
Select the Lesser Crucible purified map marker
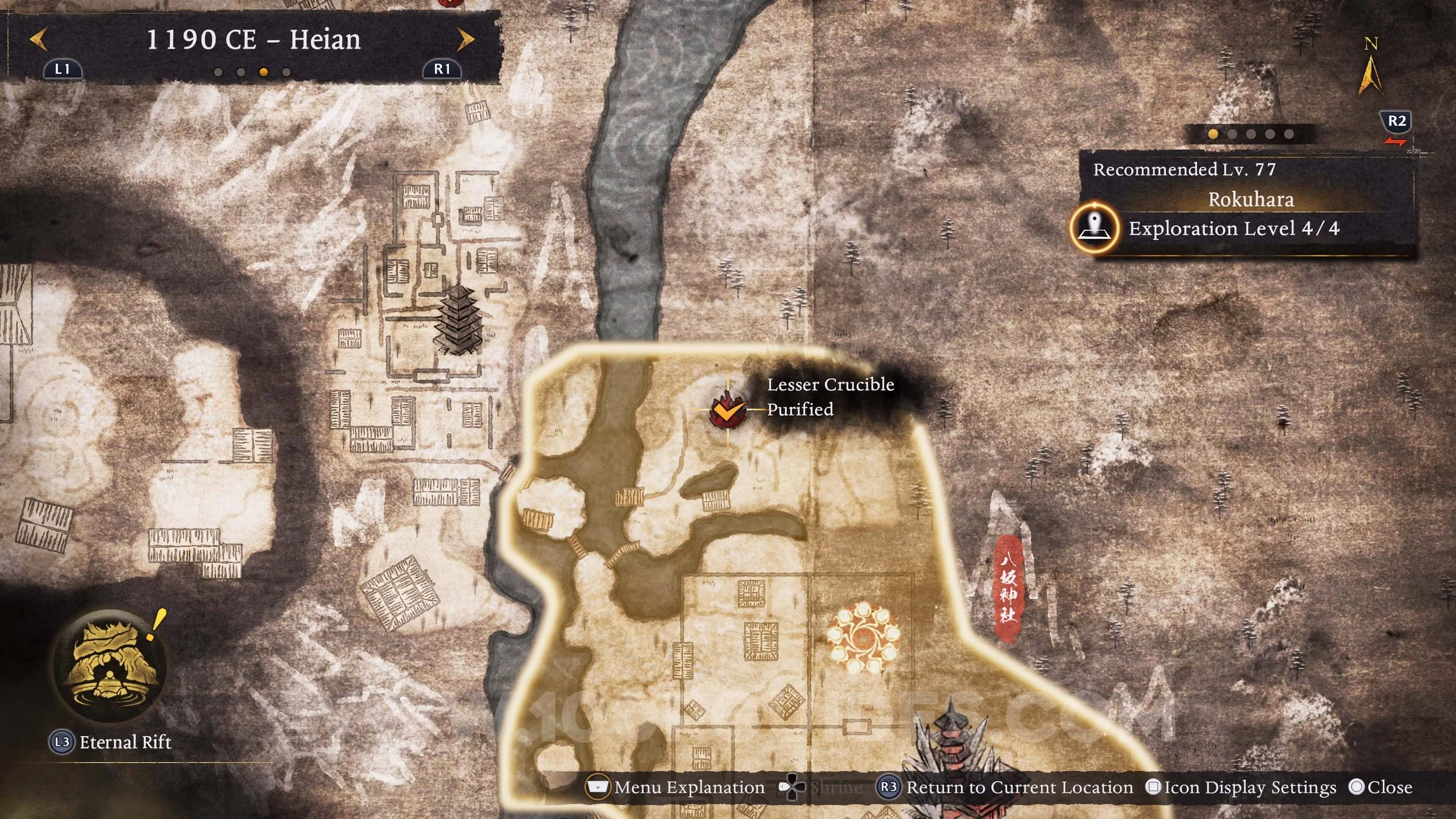click(x=727, y=410)
